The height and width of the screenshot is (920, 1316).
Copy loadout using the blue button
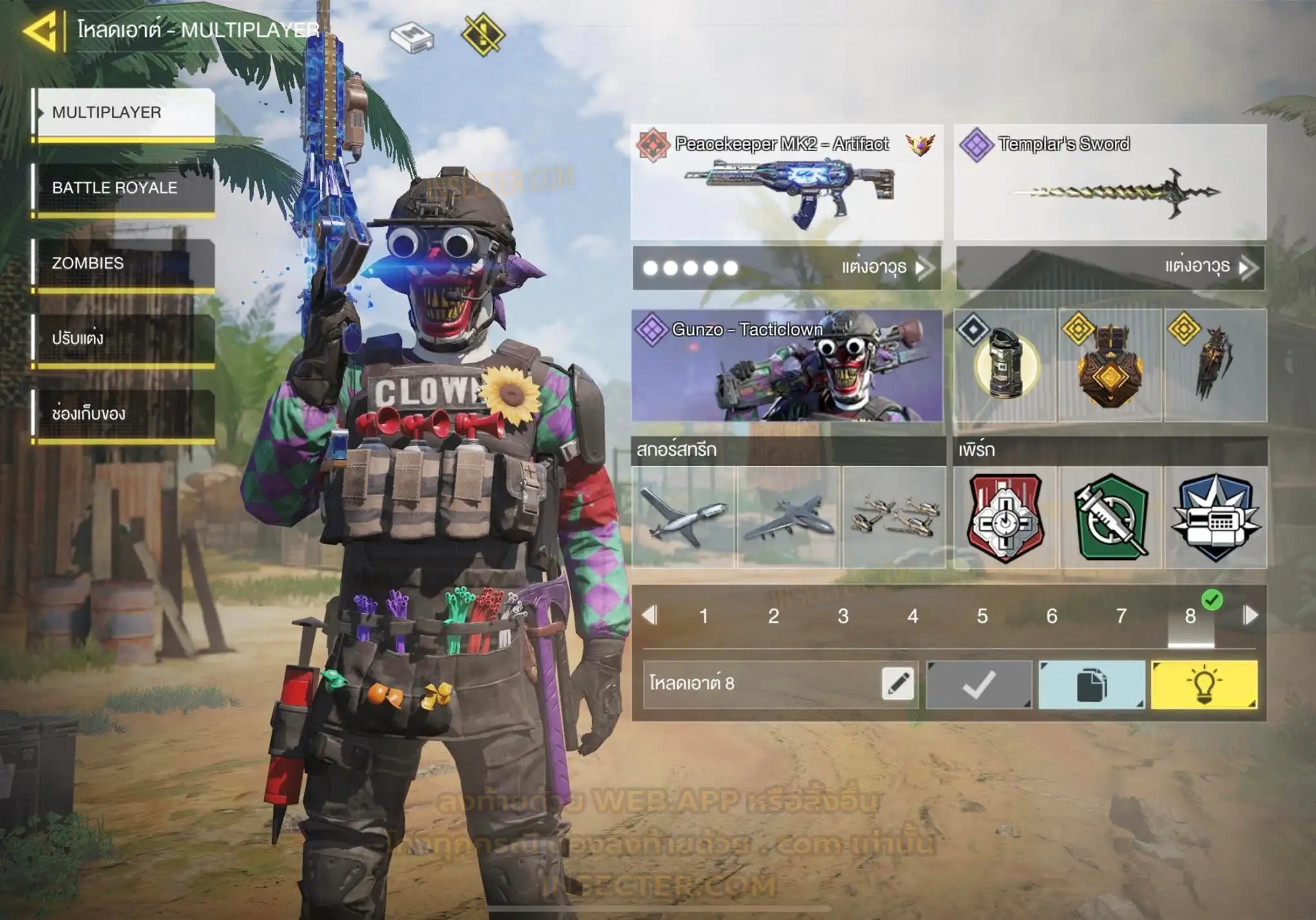[1091, 684]
